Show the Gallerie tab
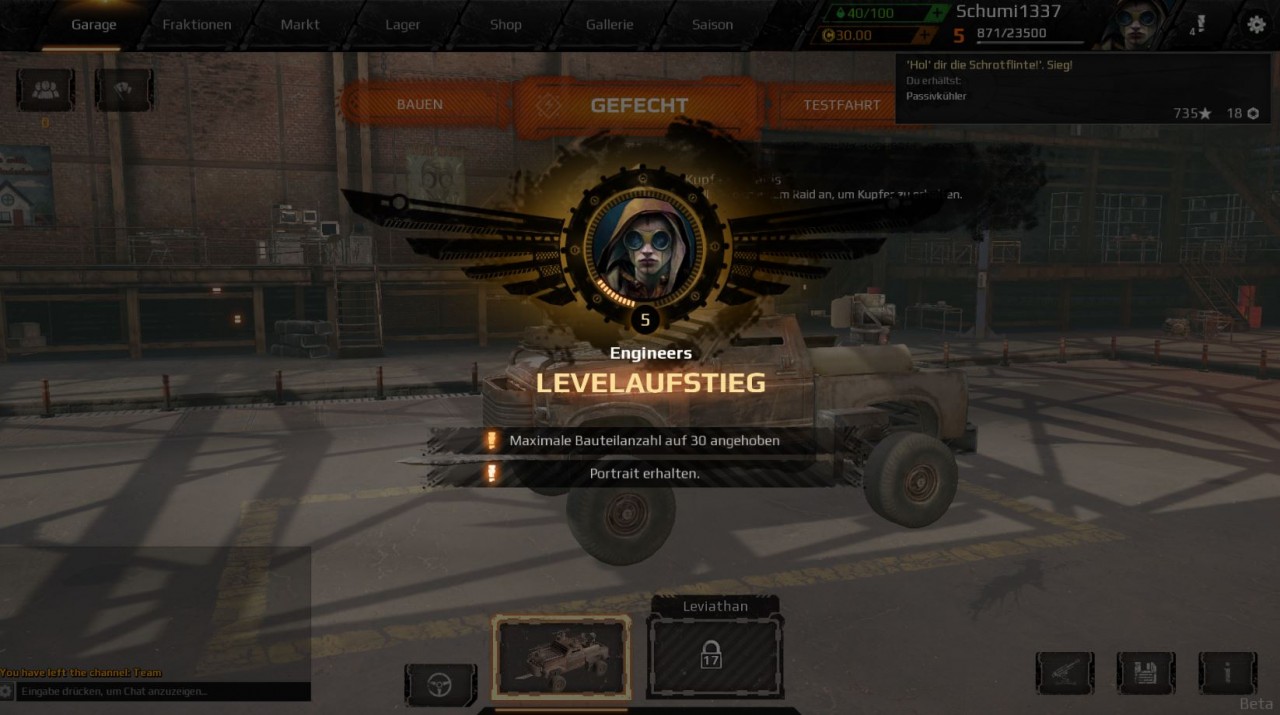This screenshot has height=715, width=1280. coord(610,25)
